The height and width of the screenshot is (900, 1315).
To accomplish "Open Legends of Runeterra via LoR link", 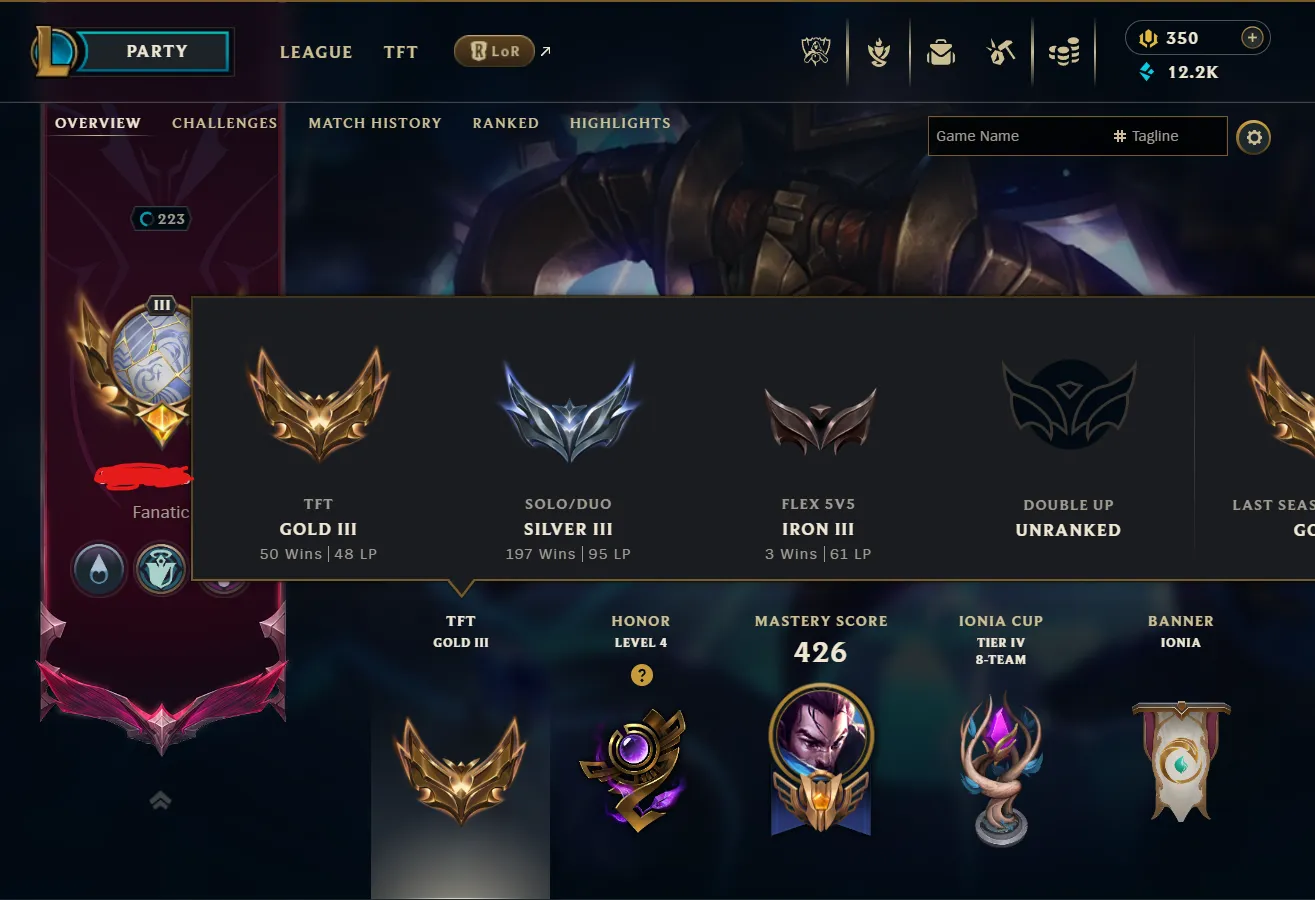I will (494, 51).
